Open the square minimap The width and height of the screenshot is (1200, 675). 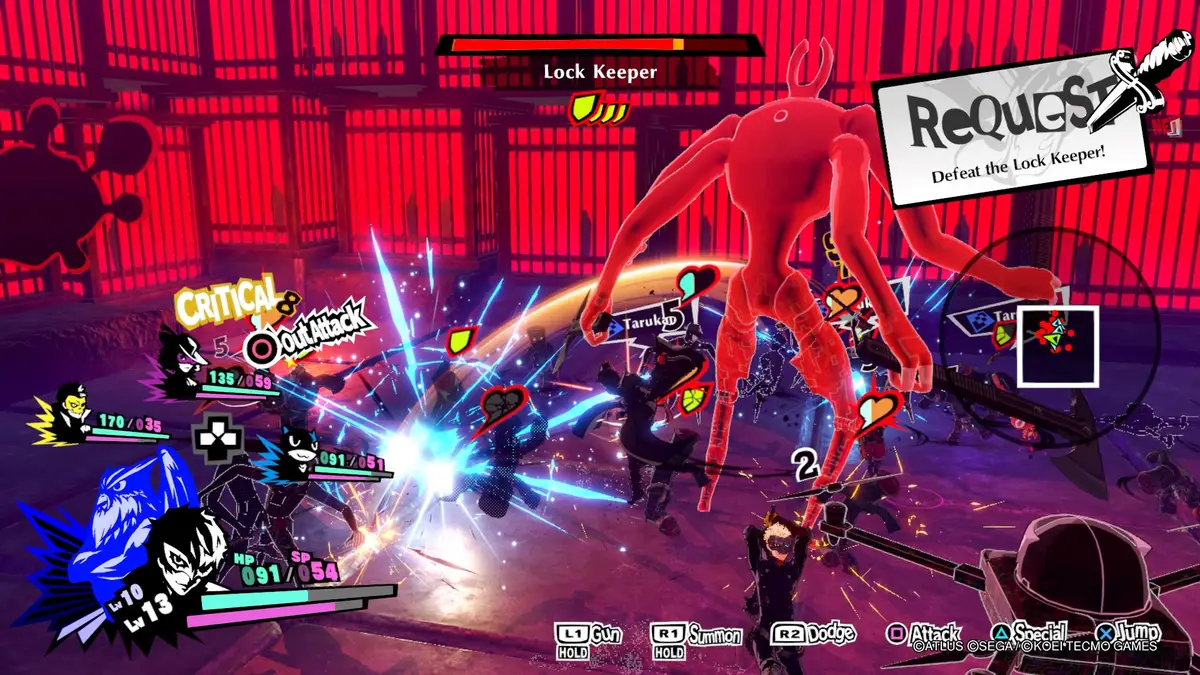pyautogui.click(x=1057, y=346)
